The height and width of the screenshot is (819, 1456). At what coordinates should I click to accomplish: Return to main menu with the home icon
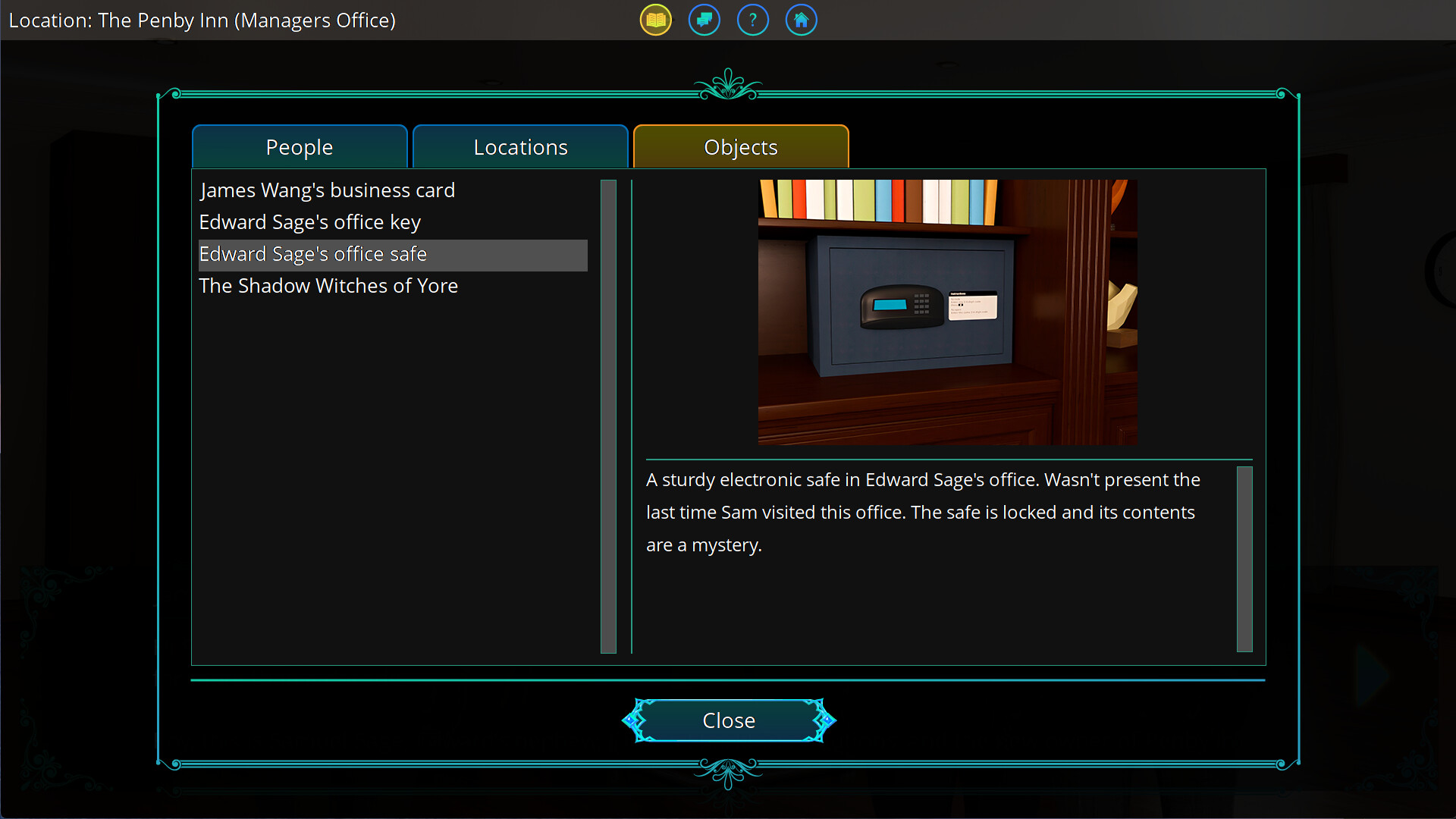[801, 20]
